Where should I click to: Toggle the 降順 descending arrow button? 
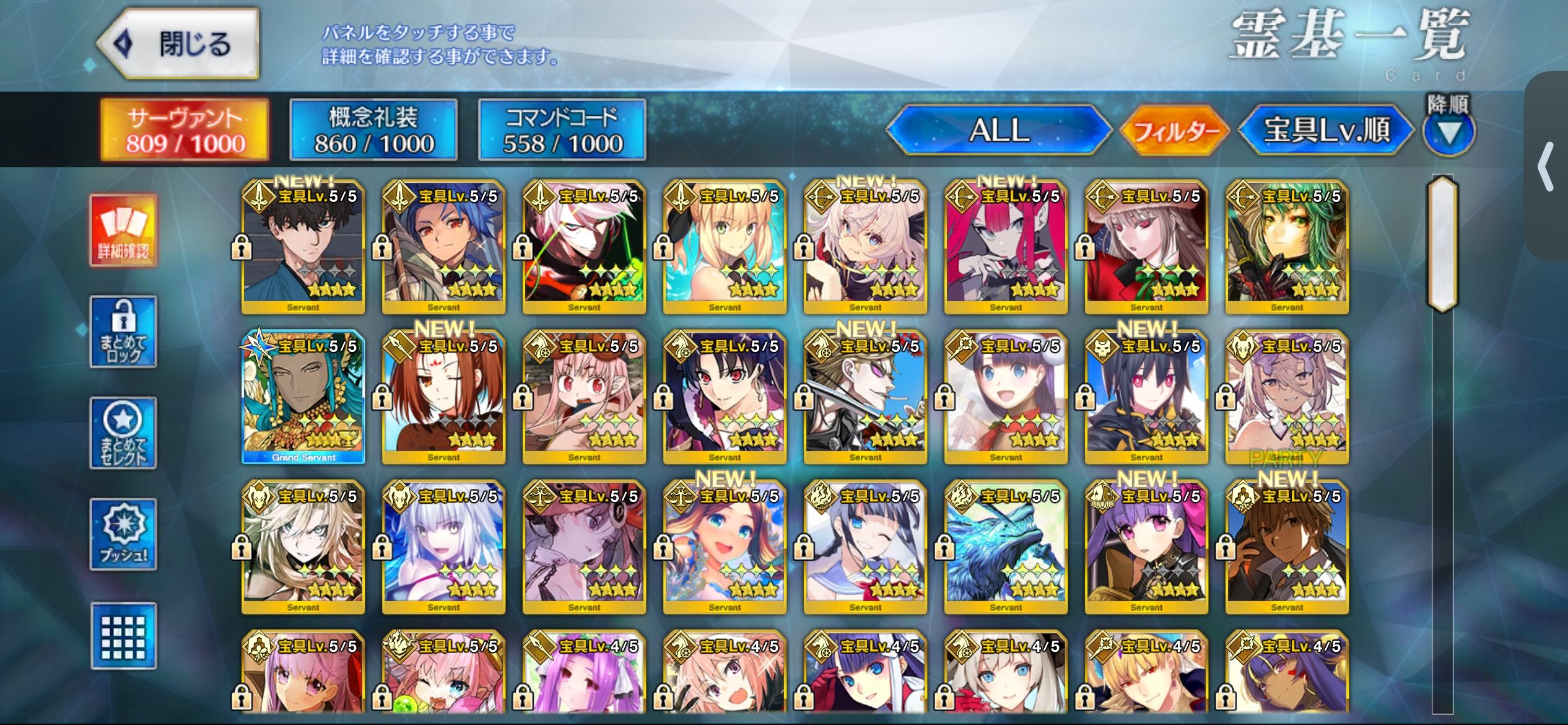point(1448,131)
